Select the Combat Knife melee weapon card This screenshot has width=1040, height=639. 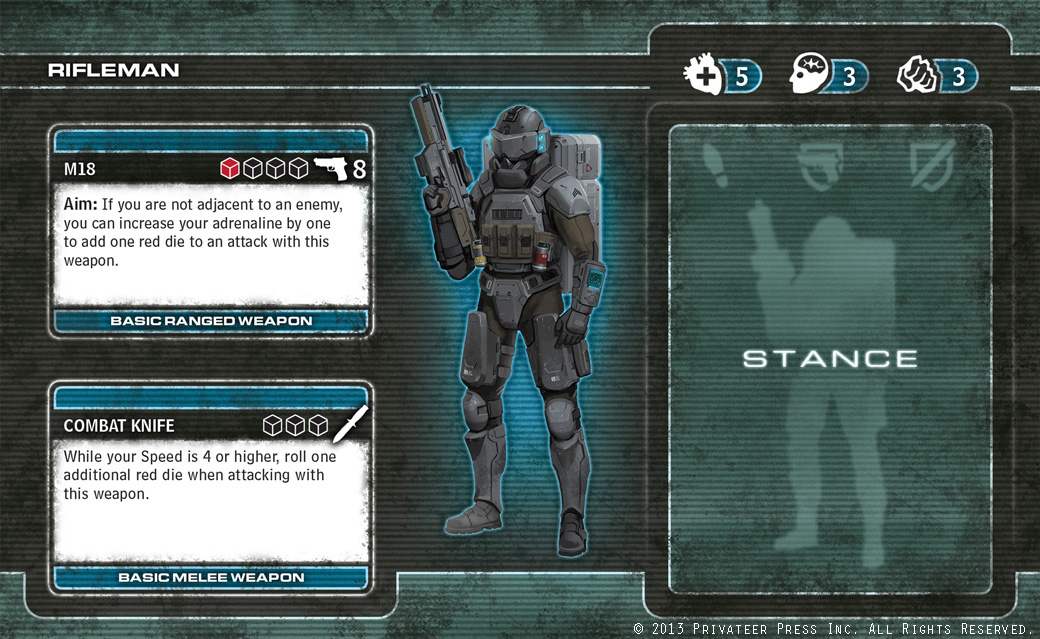point(210,485)
